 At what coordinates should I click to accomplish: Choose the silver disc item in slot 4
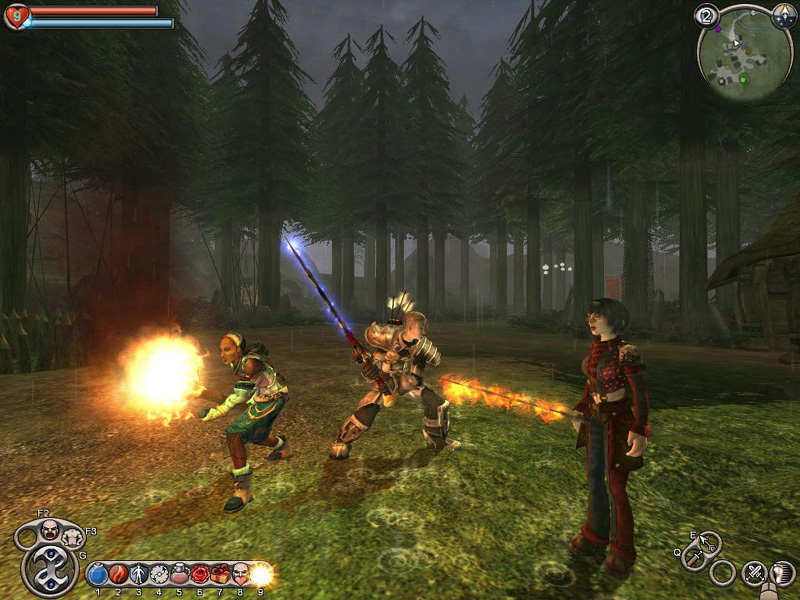click(159, 575)
